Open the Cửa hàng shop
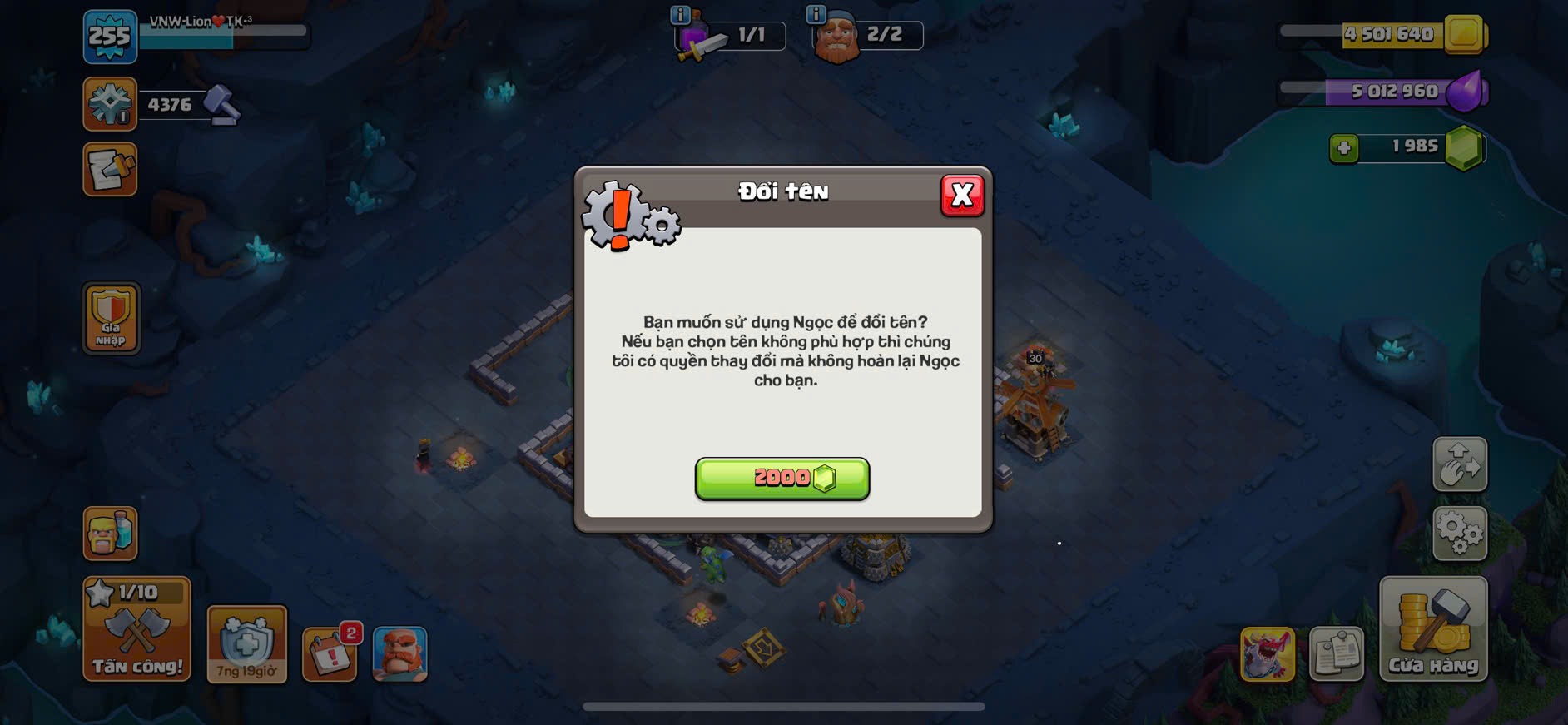The image size is (1568, 725). [x=1432, y=629]
